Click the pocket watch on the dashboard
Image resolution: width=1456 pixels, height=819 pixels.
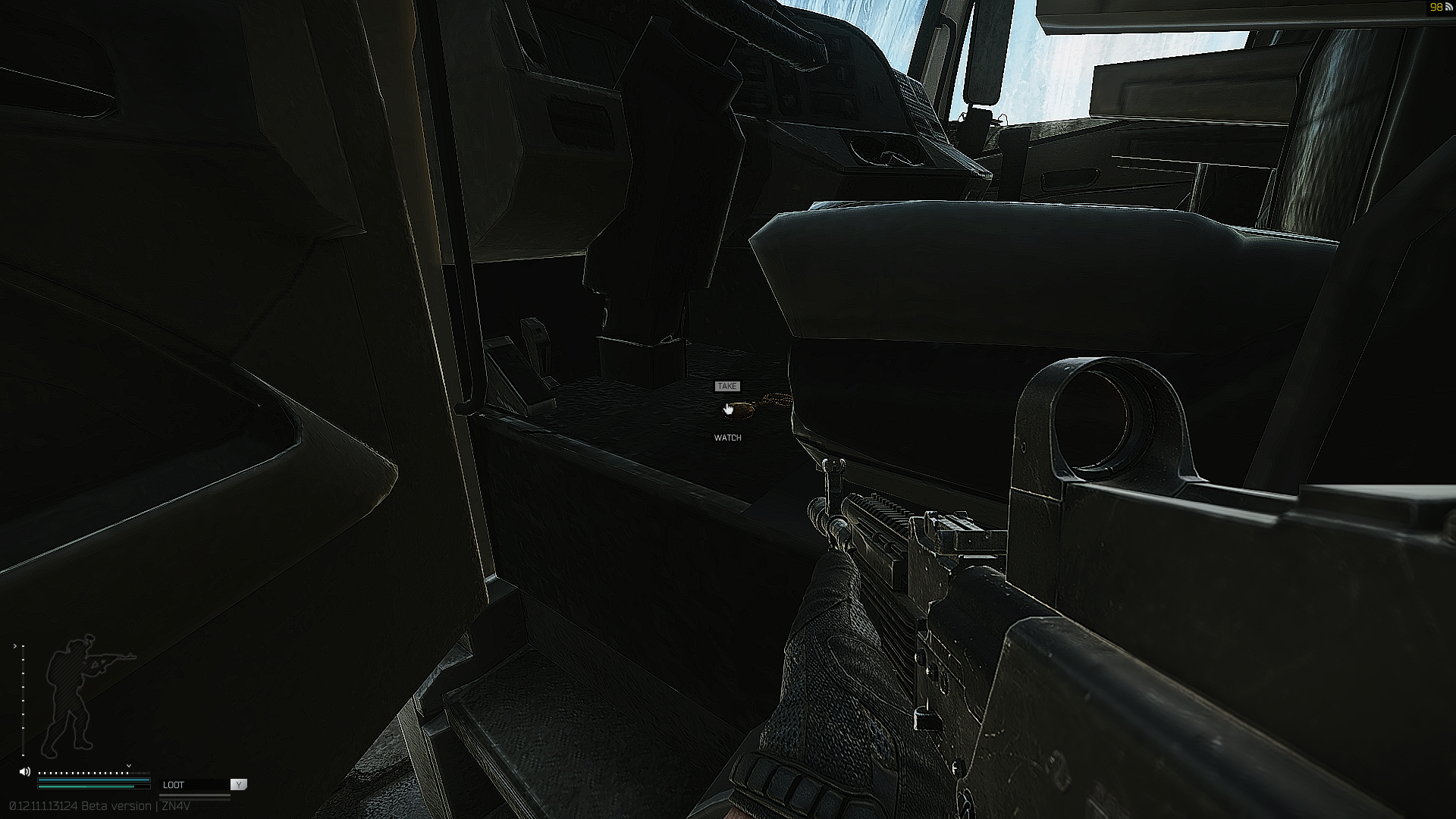[739, 411]
